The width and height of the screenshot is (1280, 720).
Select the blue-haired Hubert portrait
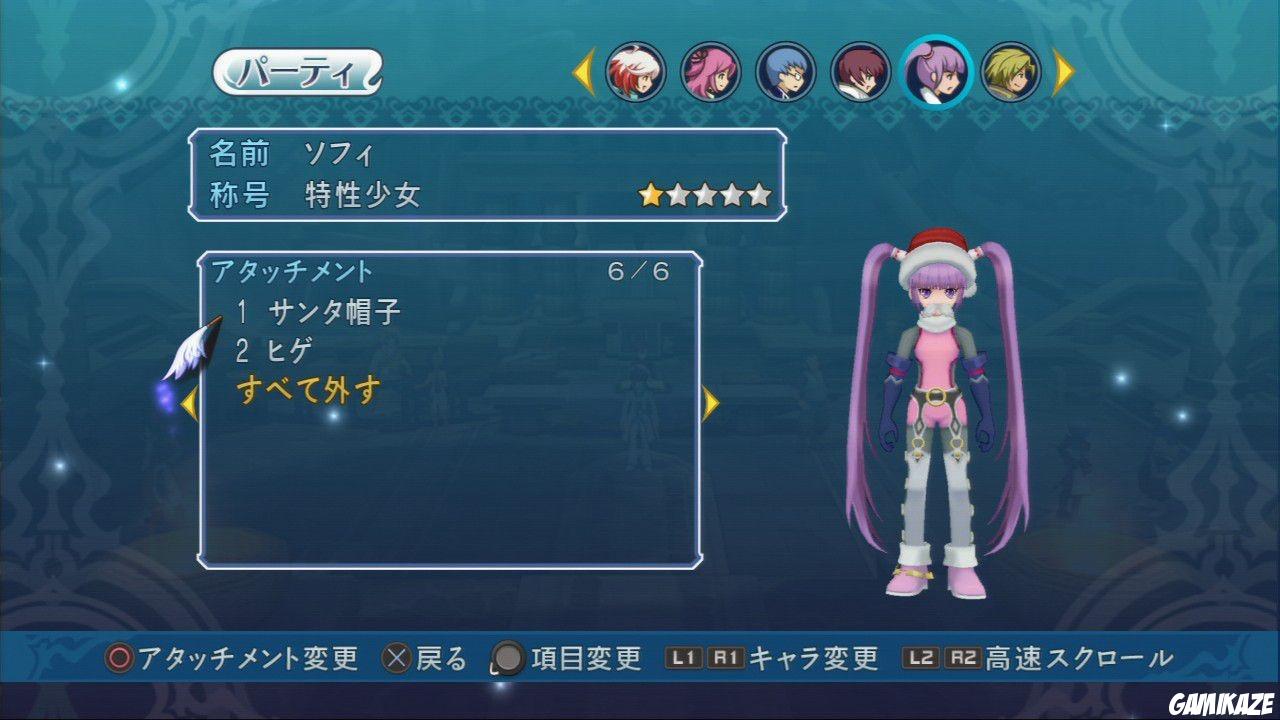pyautogui.click(x=788, y=73)
